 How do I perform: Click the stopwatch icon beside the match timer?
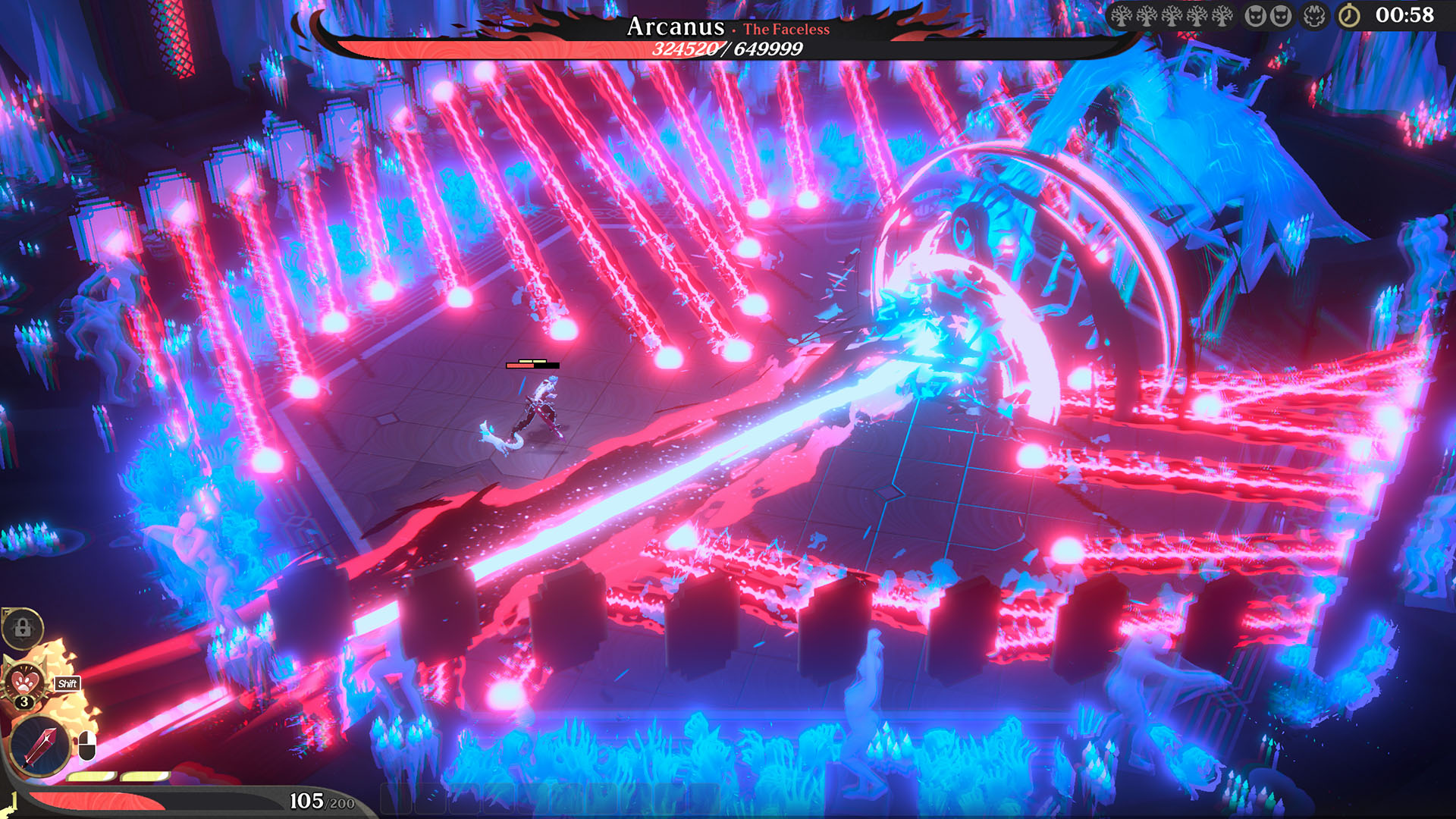(x=1349, y=17)
